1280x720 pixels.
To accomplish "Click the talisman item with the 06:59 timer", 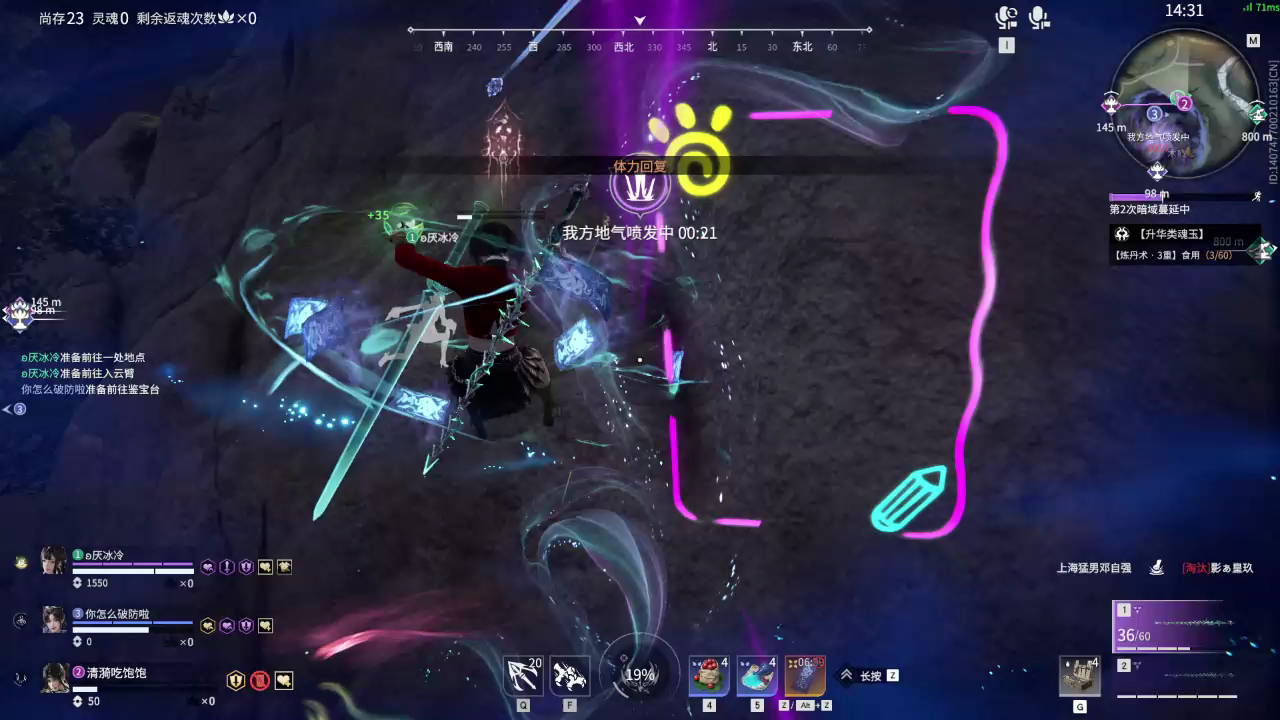I will click(x=804, y=675).
